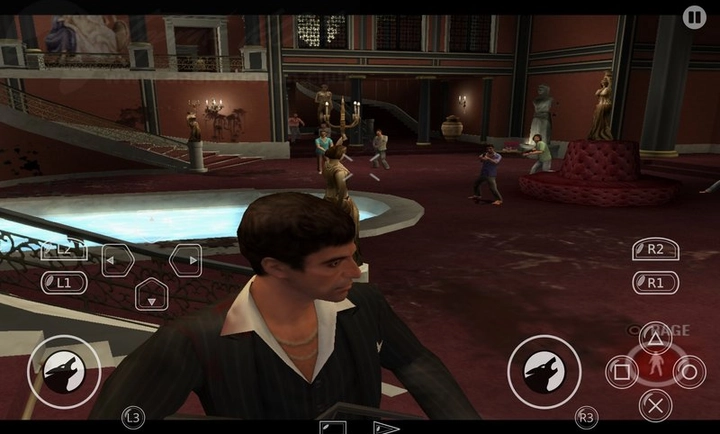Tap the d-pad down arrow
720x434 pixels.
pyautogui.click(x=151, y=295)
